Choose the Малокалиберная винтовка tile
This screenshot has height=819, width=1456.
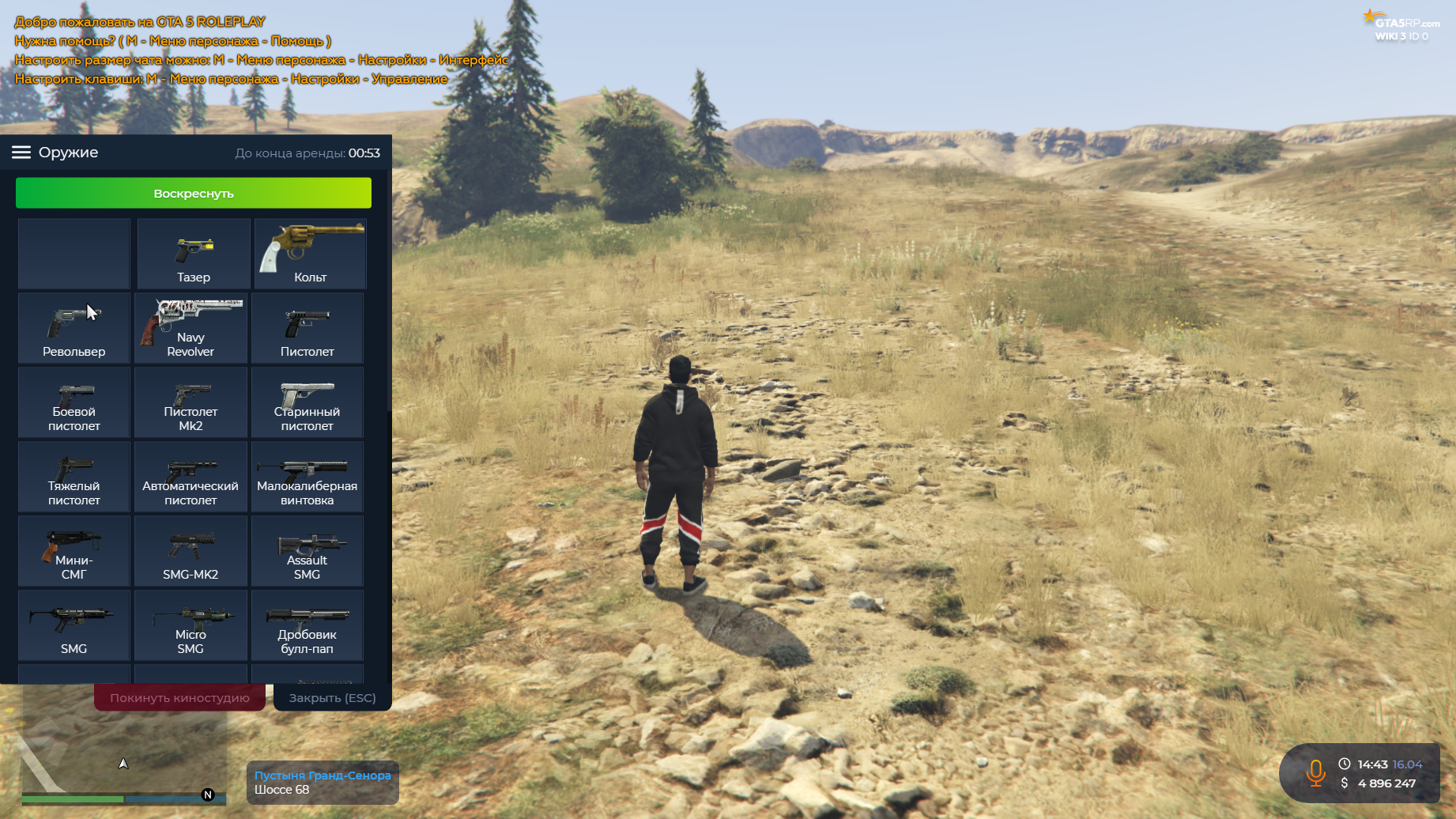click(x=307, y=477)
